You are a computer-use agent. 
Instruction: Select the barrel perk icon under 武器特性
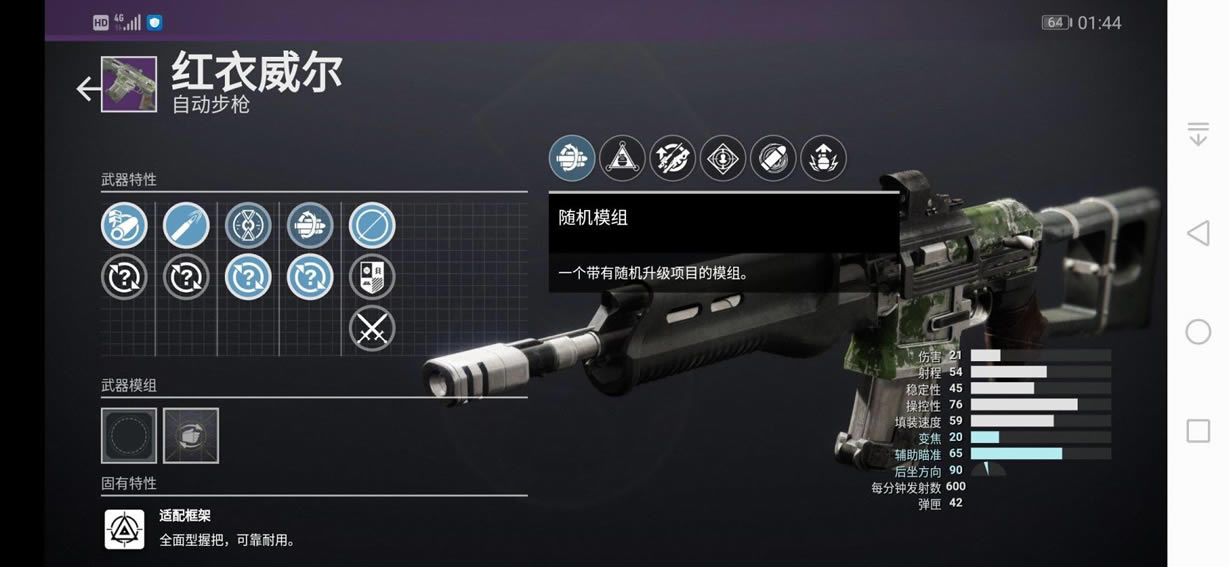[x=124, y=226]
